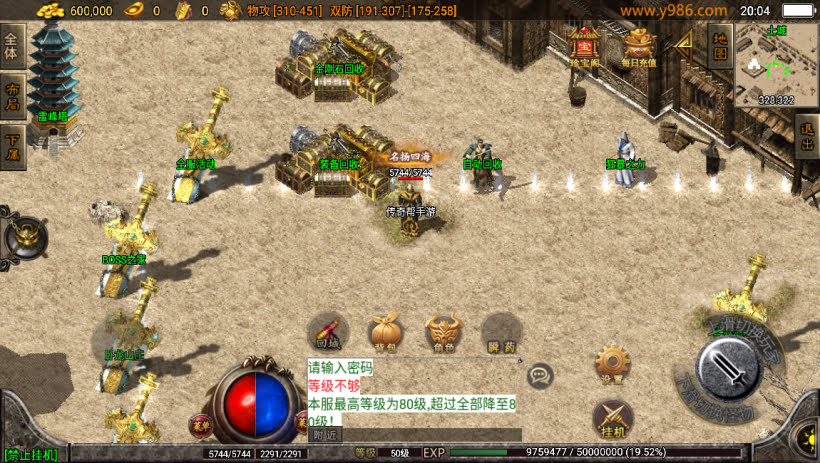
Task: Open the 设置 settings gear
Action: pyautogui.click(x=612, y=363)
